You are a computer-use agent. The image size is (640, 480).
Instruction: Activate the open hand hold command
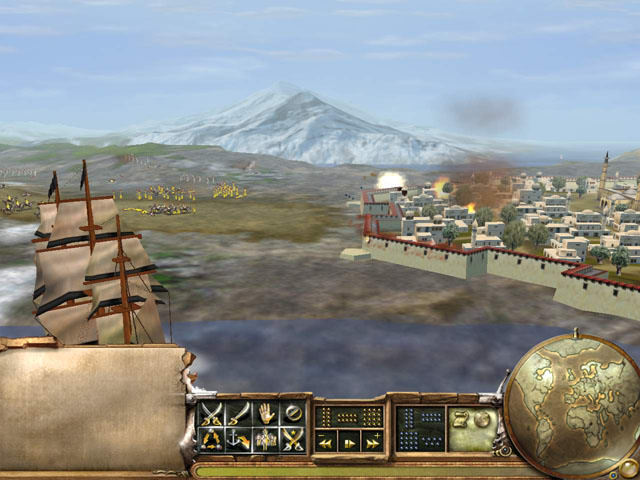pos(266,412)
